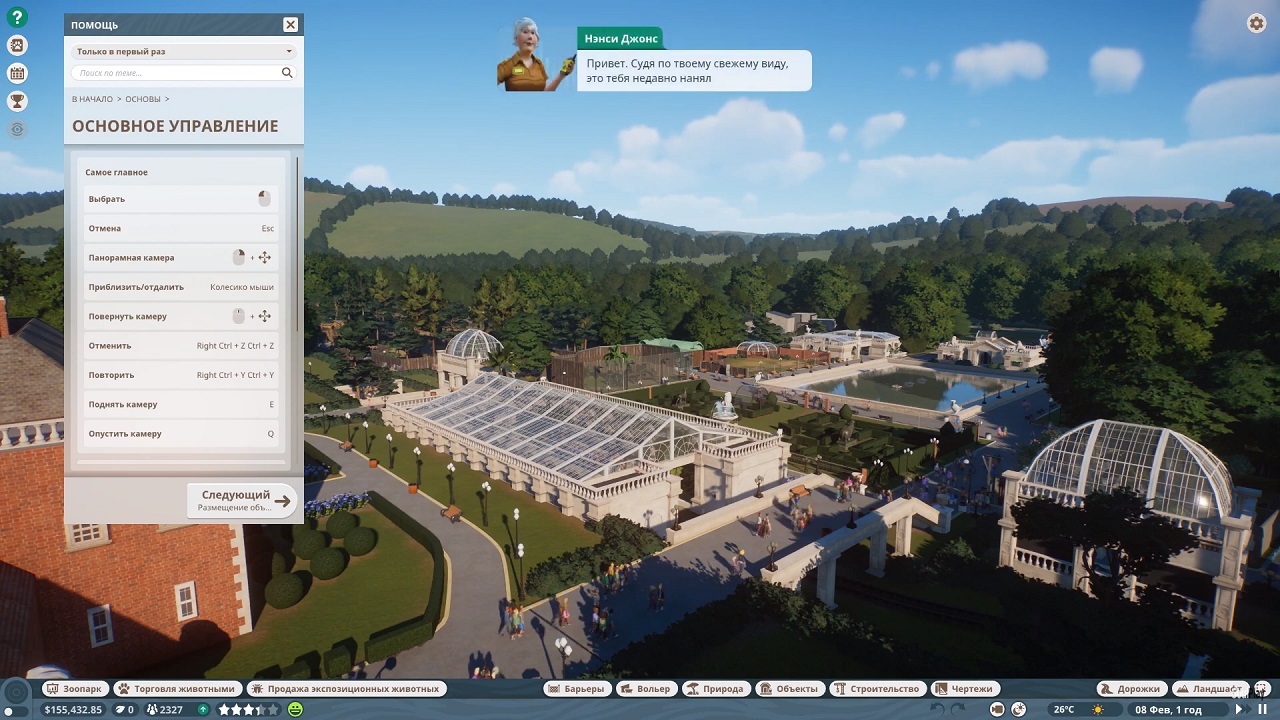The height and width of the screenshot is (720, 1280).
Task: Choose the Барьеры build tool
Action: point(577,689)
